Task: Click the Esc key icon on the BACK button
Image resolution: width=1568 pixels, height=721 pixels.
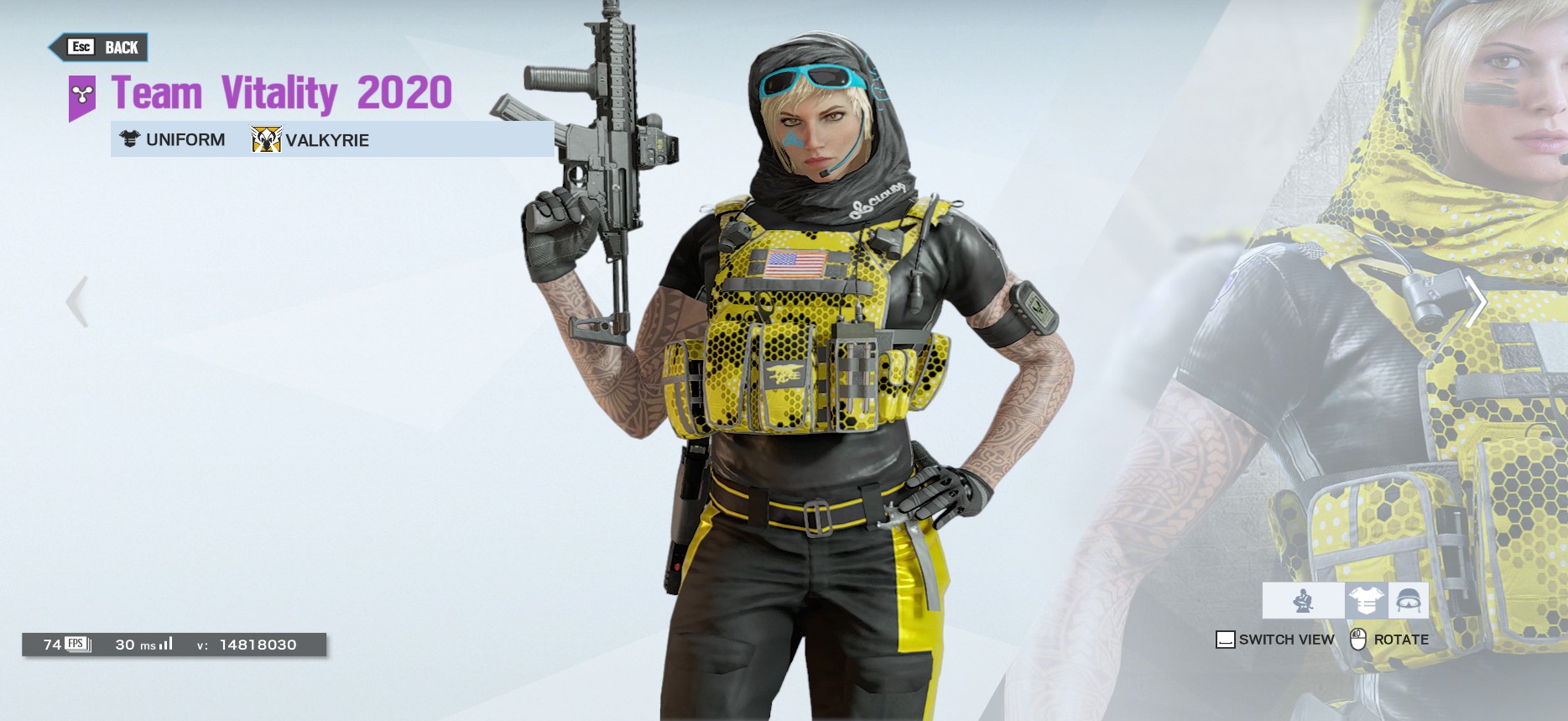Action: tap(81, 47)
